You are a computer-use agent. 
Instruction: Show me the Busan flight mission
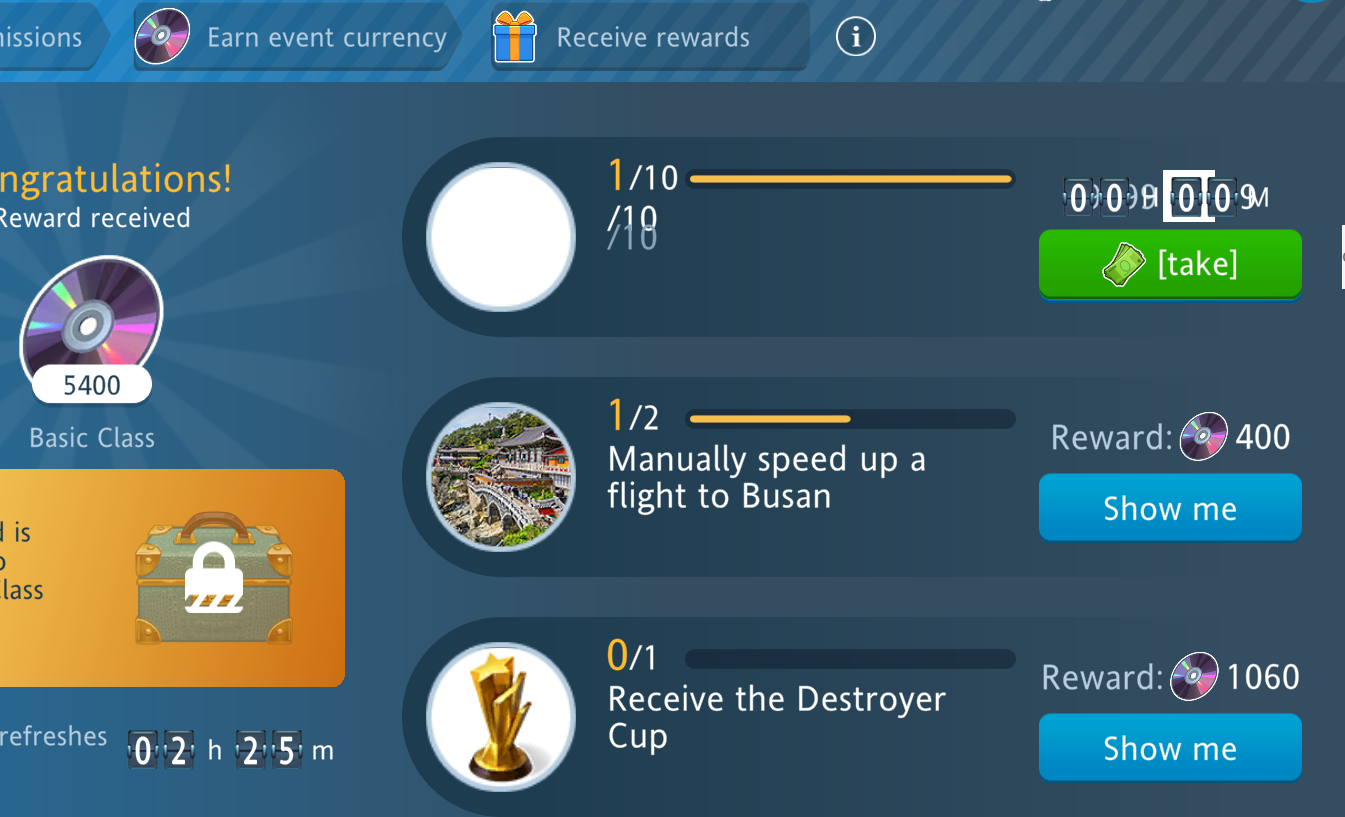coord(1170,508)
